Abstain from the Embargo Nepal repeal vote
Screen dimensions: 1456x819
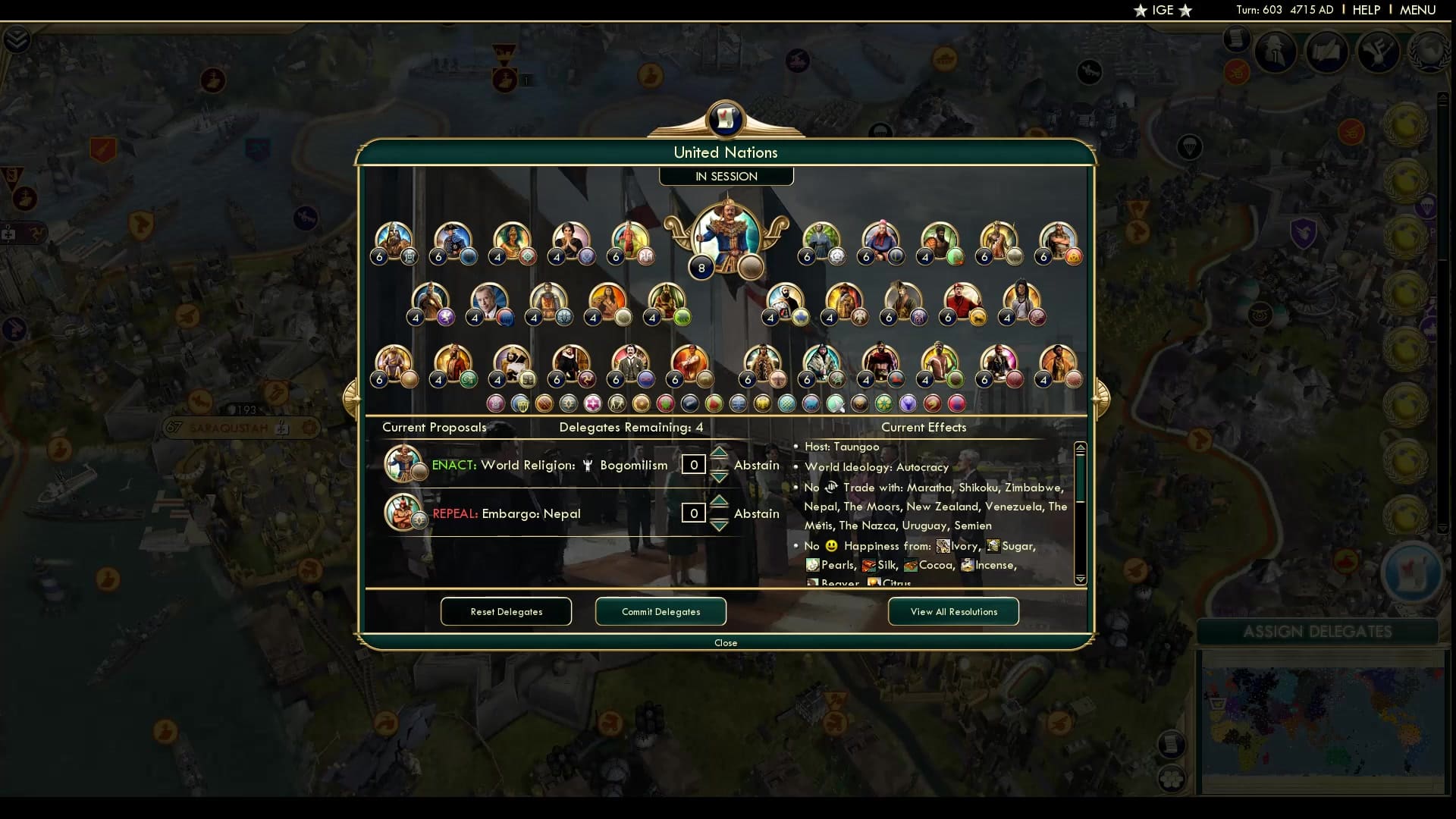click(756, 513)
